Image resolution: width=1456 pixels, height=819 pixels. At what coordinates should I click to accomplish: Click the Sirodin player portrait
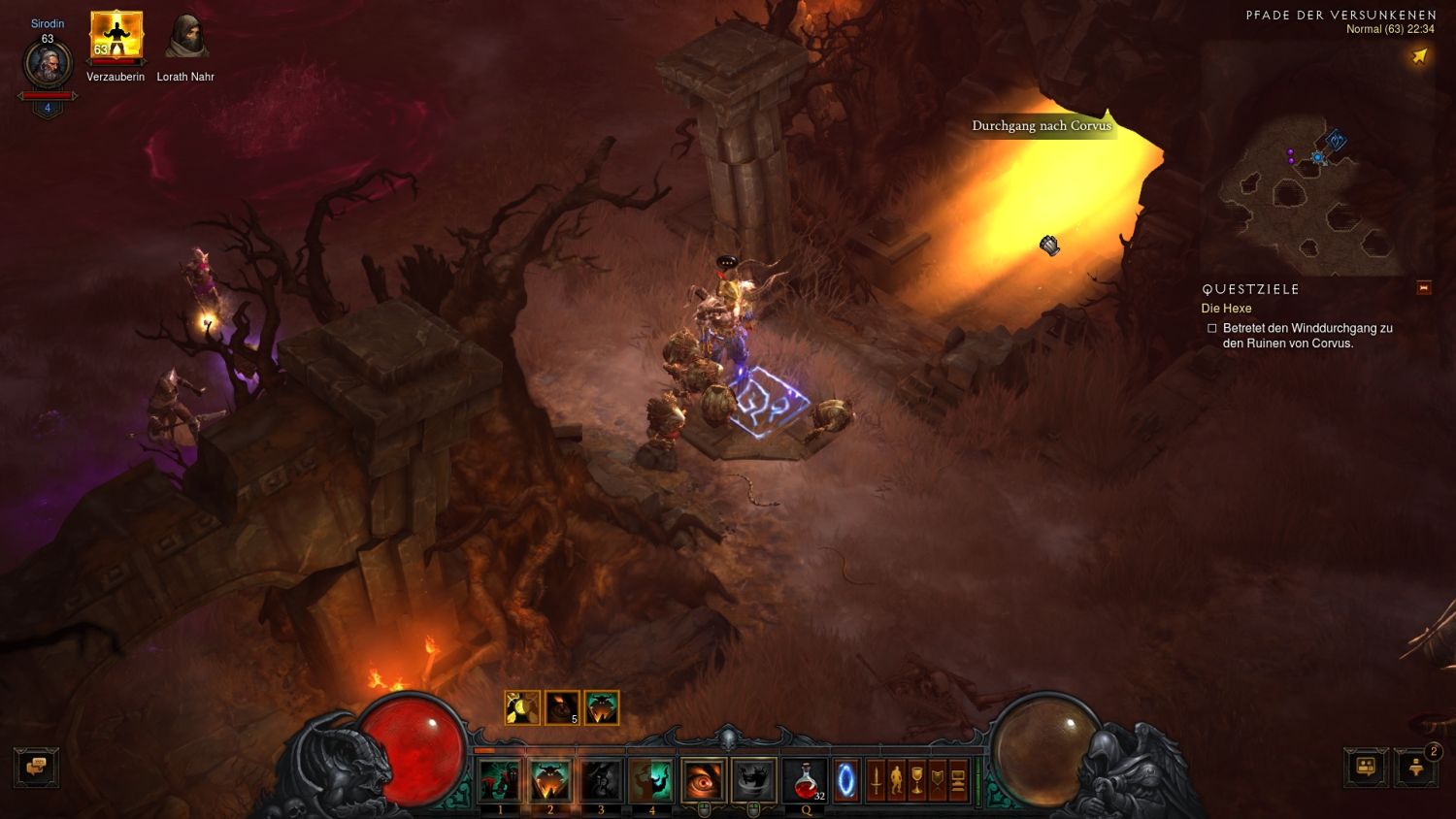47,66
